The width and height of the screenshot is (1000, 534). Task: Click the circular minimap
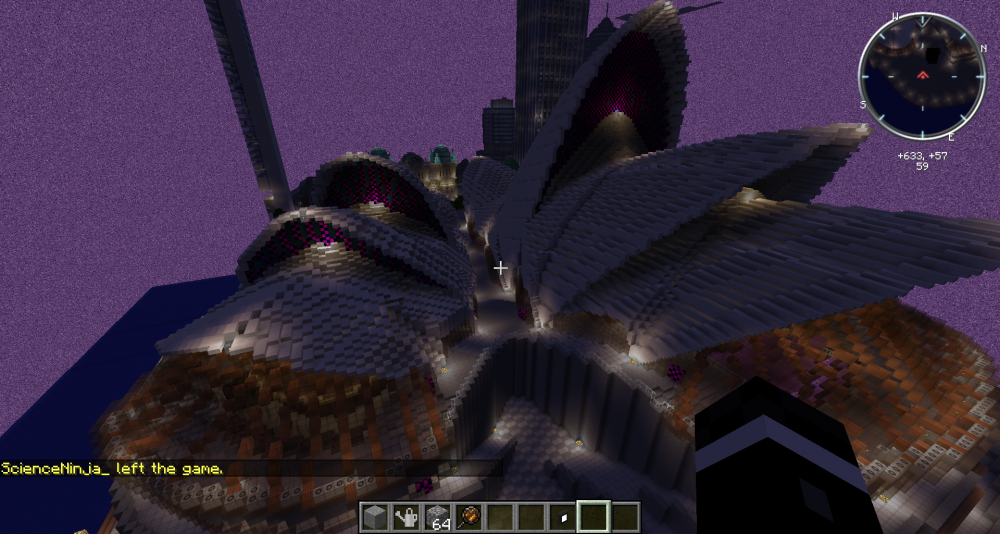(x=920, y=77)
